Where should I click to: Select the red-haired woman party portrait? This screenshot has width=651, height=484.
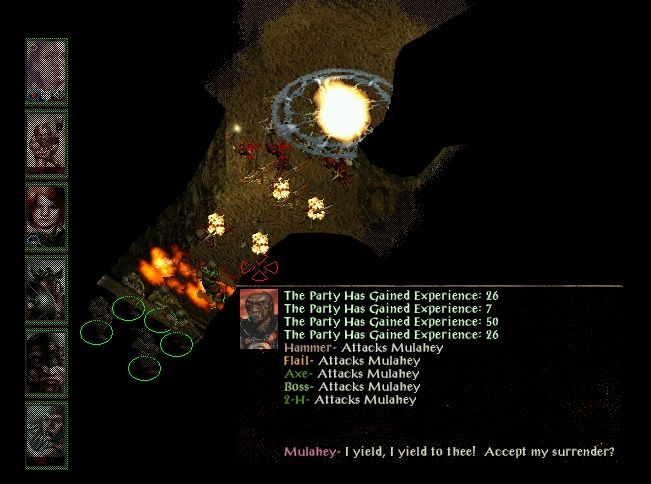(46, 212)
